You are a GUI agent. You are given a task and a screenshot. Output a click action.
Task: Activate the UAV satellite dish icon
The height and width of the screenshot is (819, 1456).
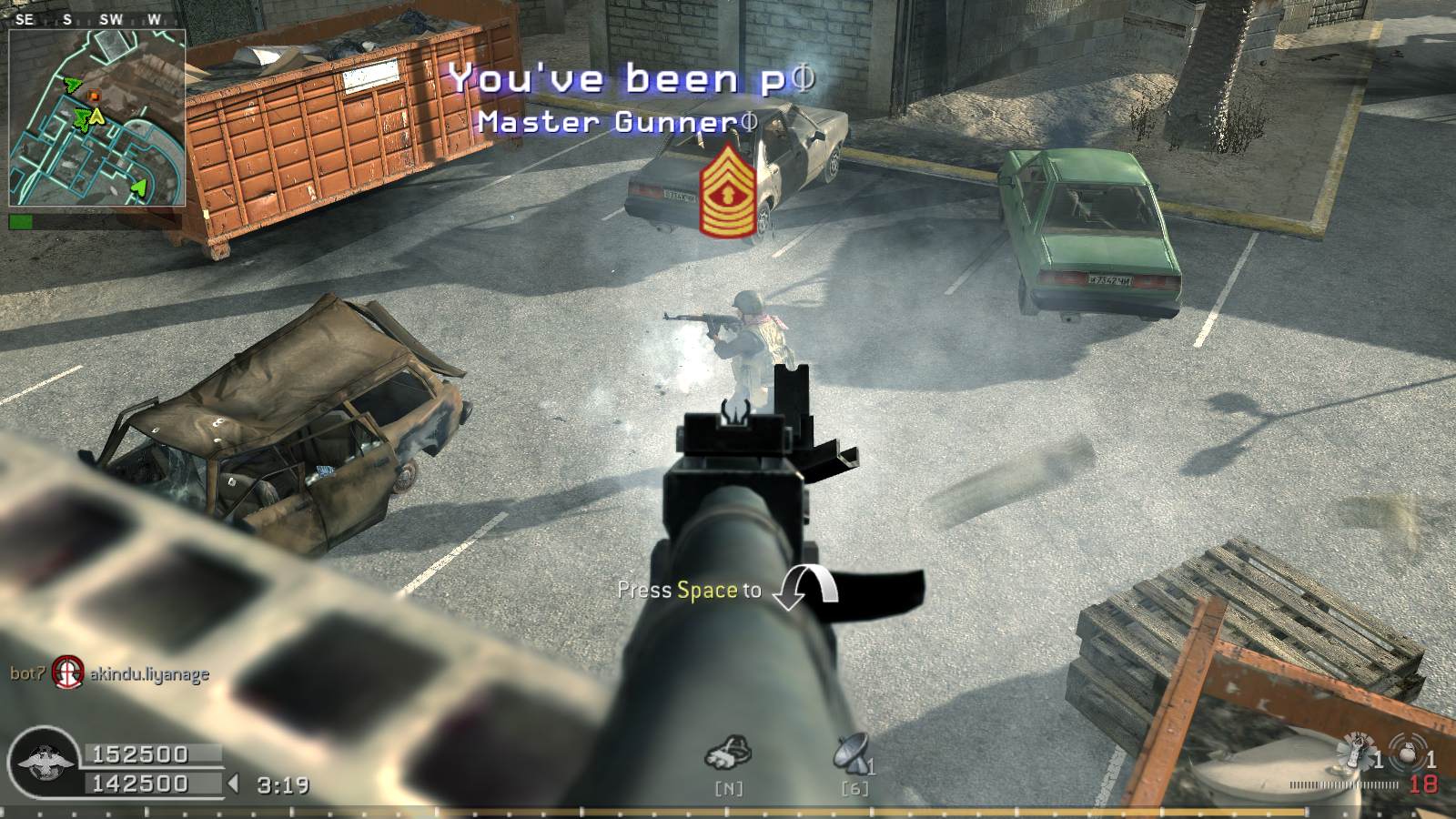point(852,753)
